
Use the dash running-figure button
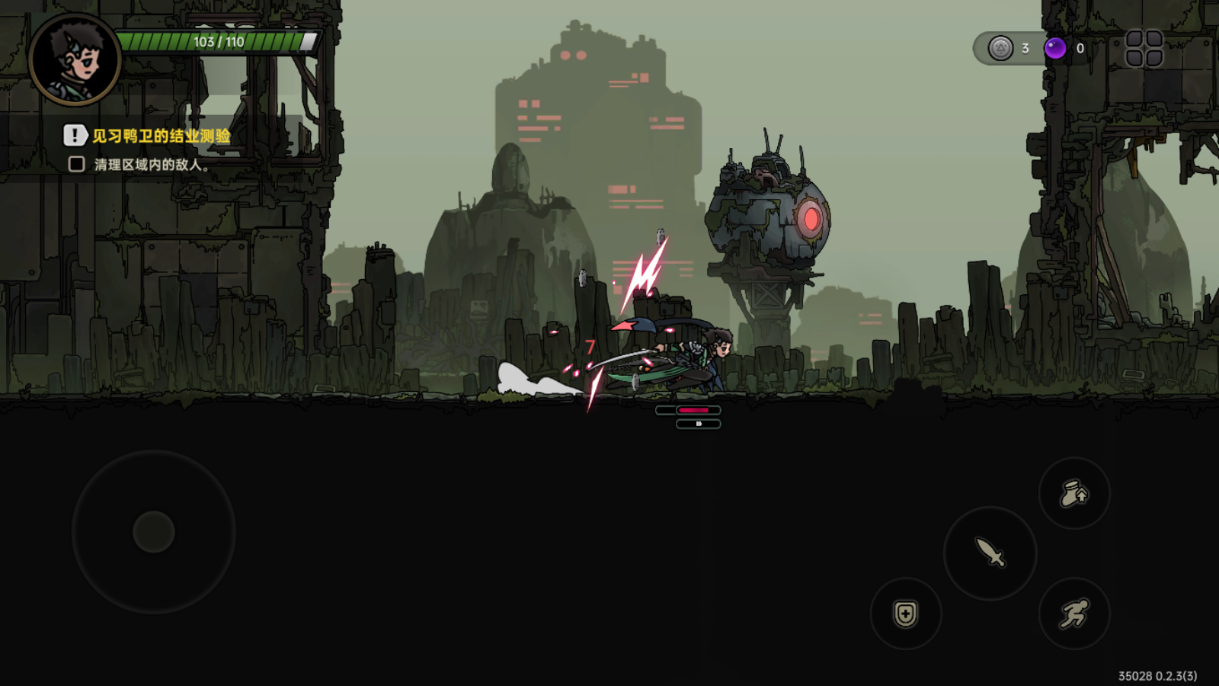[x=1074, y=613]
